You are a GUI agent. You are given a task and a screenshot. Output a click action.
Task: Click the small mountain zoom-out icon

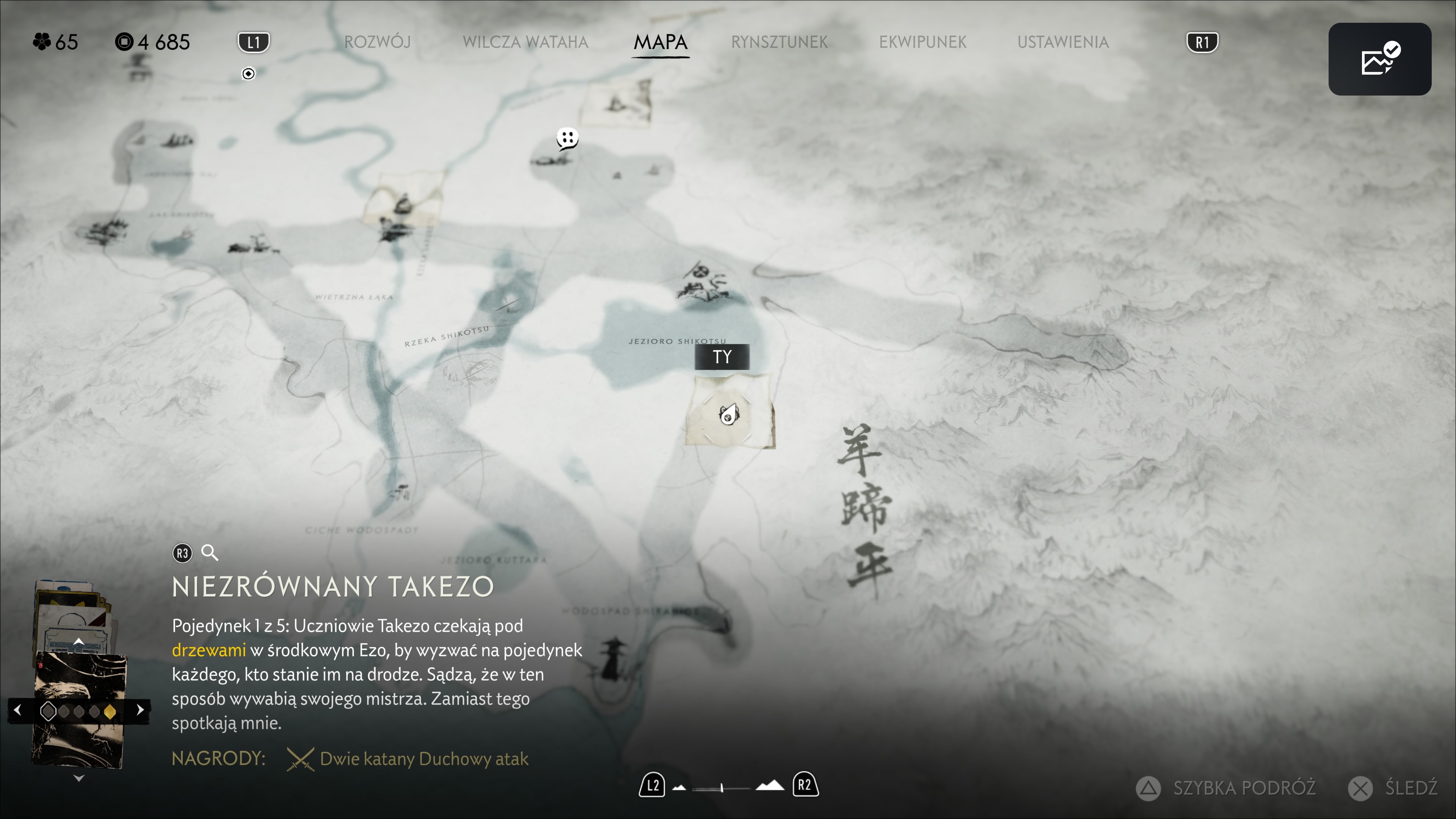679,788
